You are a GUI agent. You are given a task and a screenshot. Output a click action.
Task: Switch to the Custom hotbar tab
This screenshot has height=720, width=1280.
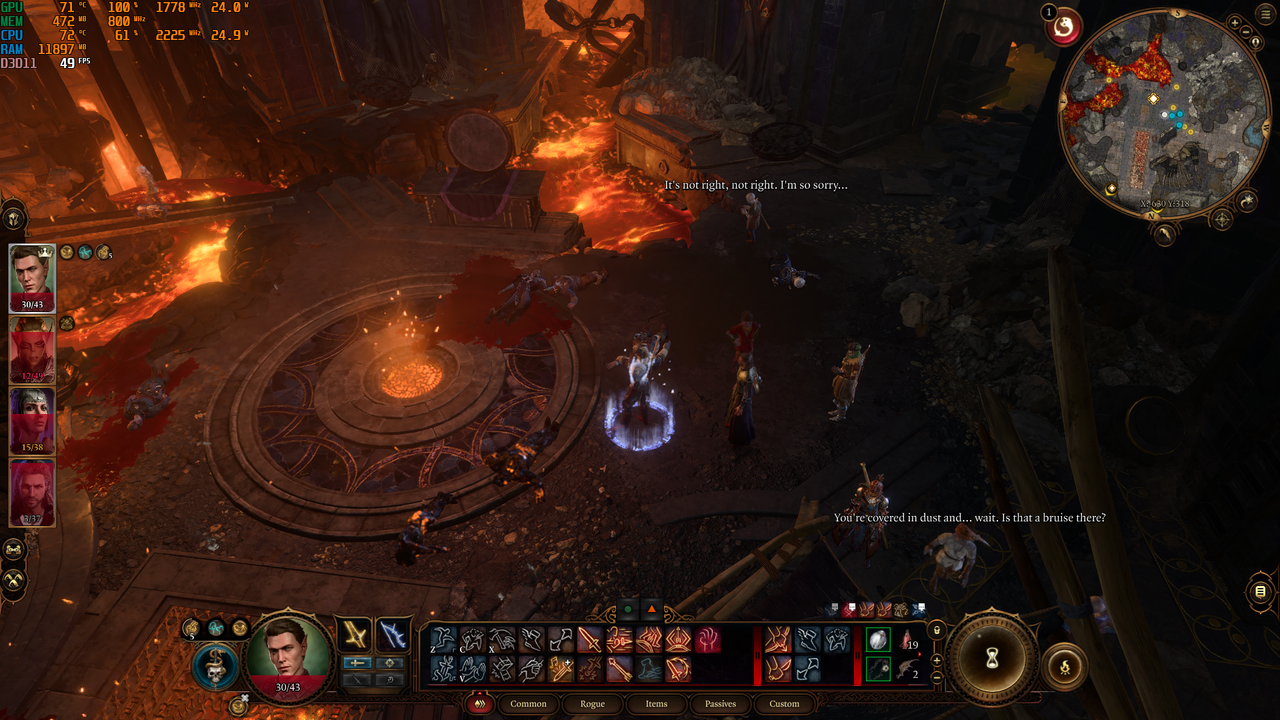(784, 704)
